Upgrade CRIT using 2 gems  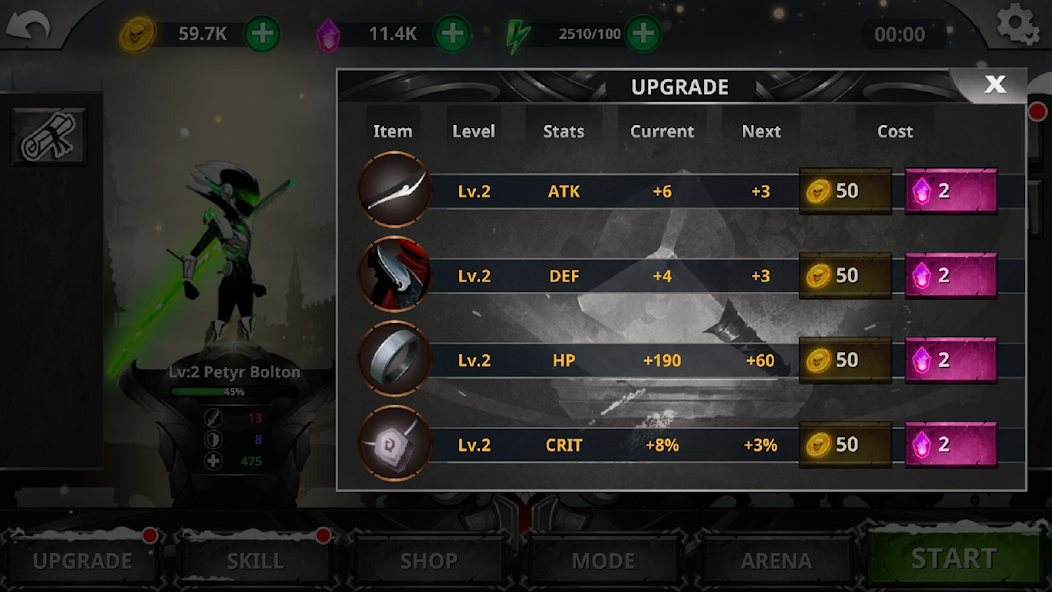(950, 445)
